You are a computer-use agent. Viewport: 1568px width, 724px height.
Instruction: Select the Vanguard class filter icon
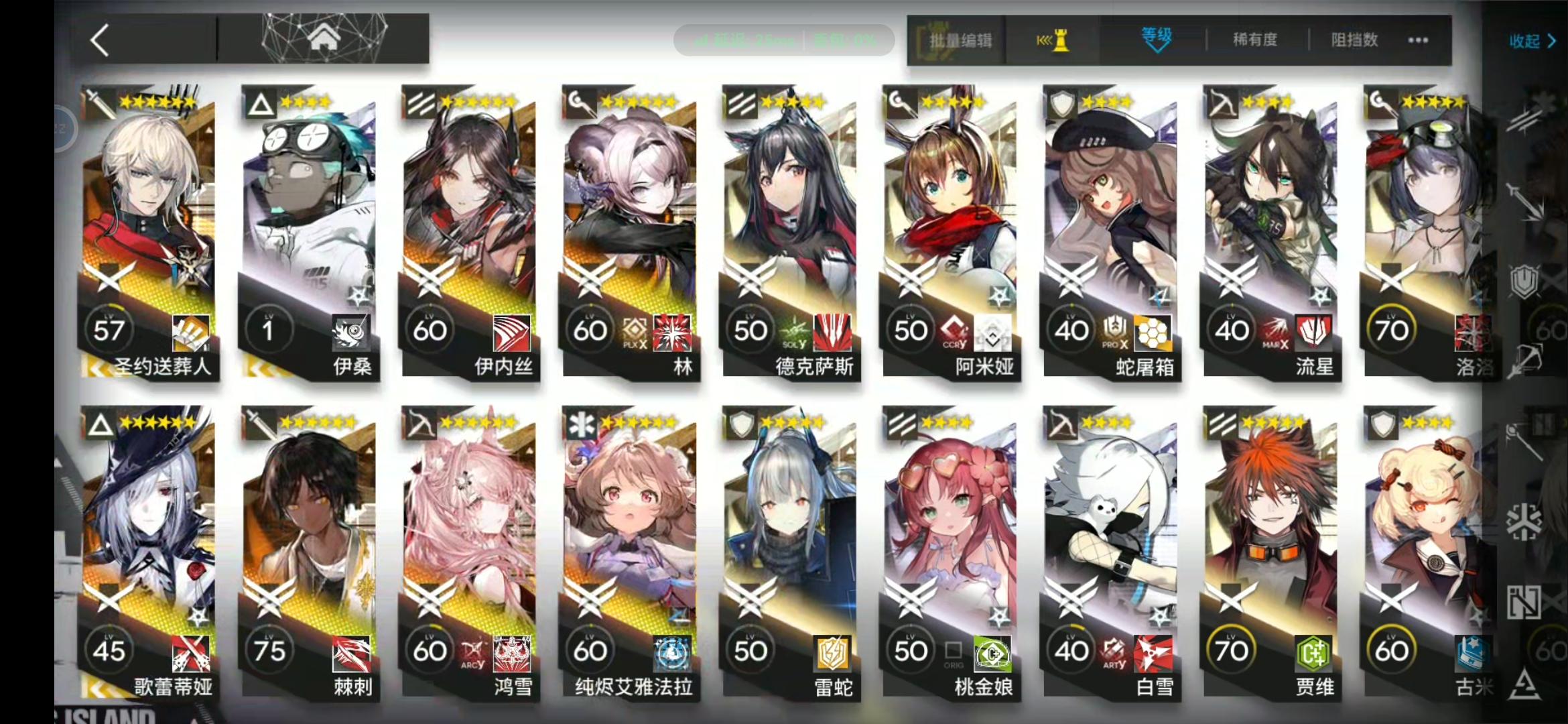[1526, 121]
